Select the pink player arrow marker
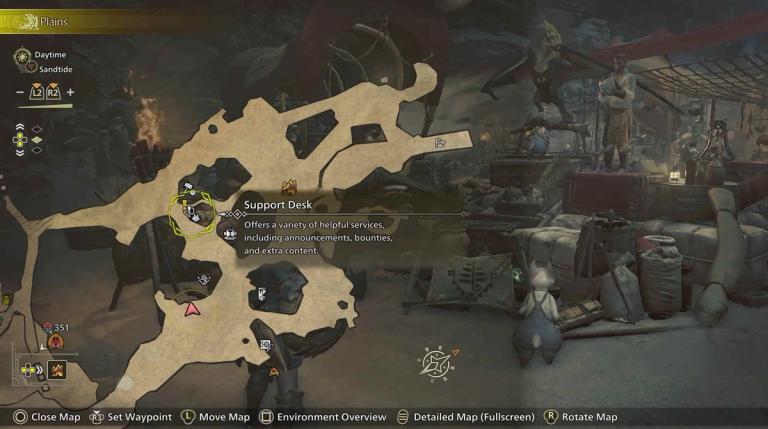 point(191,310)
